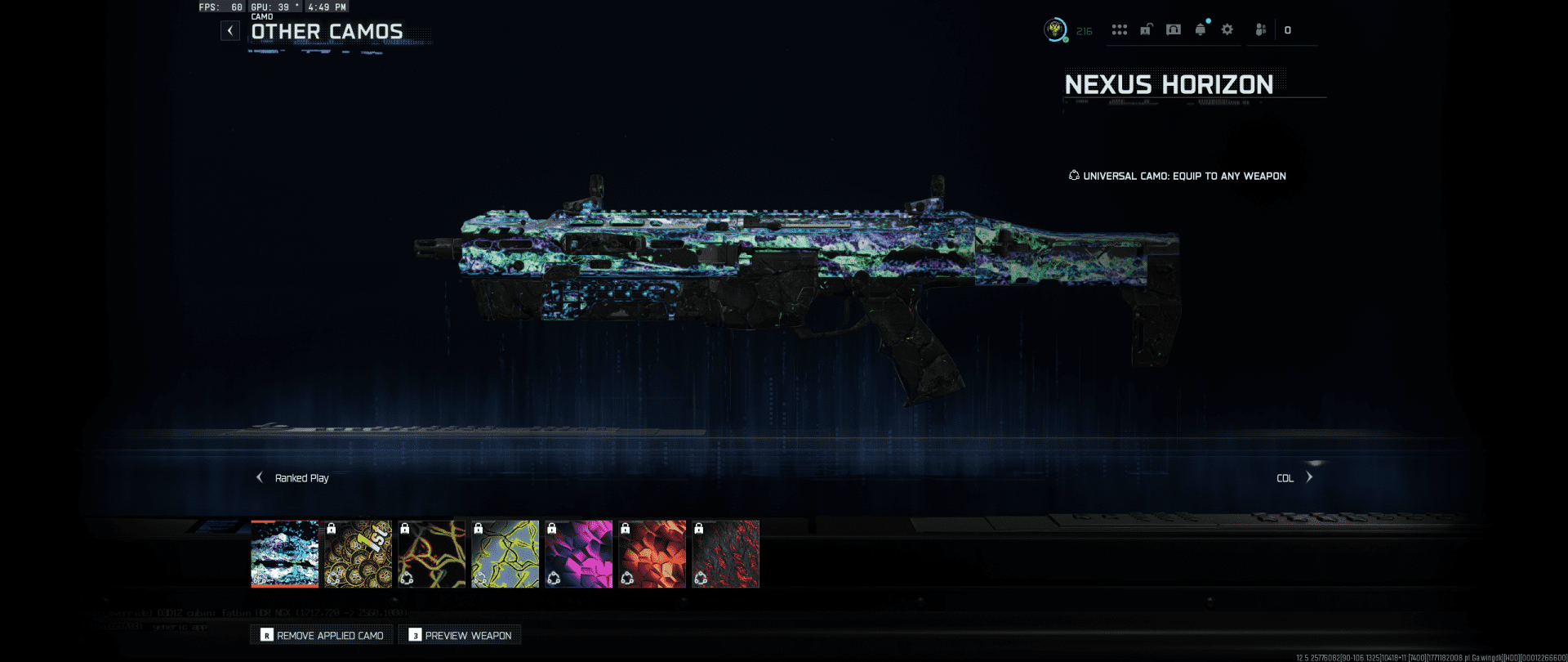Screen dimensions: 1568x662
Task: Check notifications via the bell icon
Action: pos(1200,29)
